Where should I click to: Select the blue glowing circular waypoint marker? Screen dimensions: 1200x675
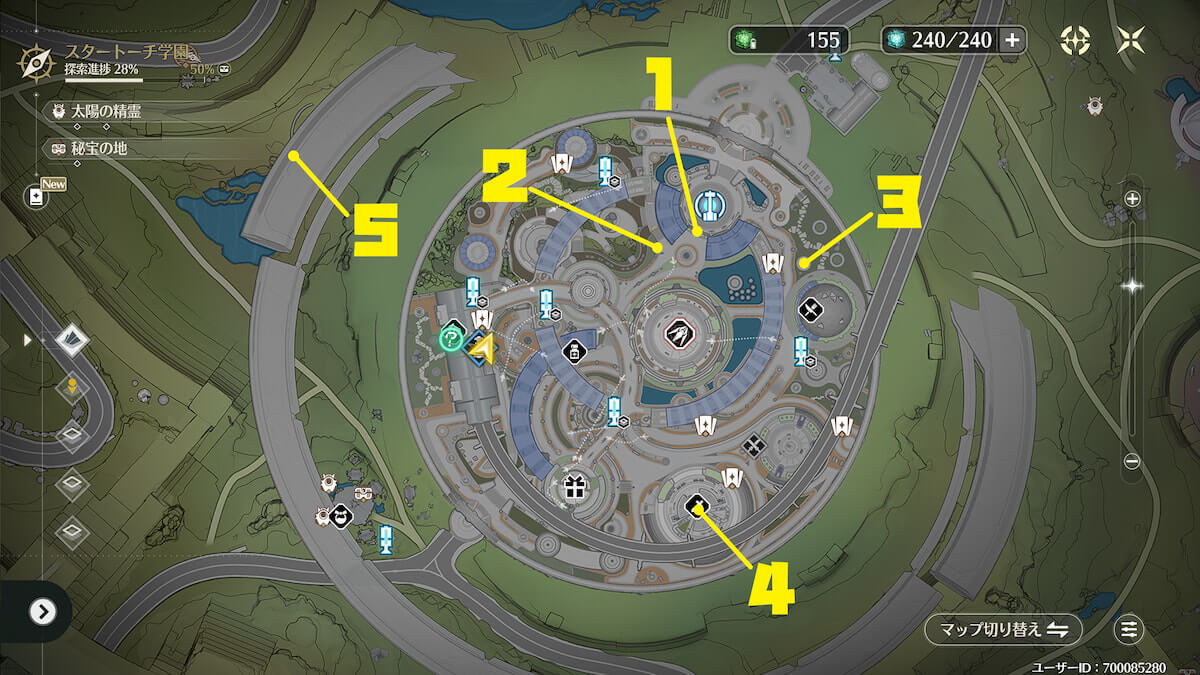pos(709,205)
